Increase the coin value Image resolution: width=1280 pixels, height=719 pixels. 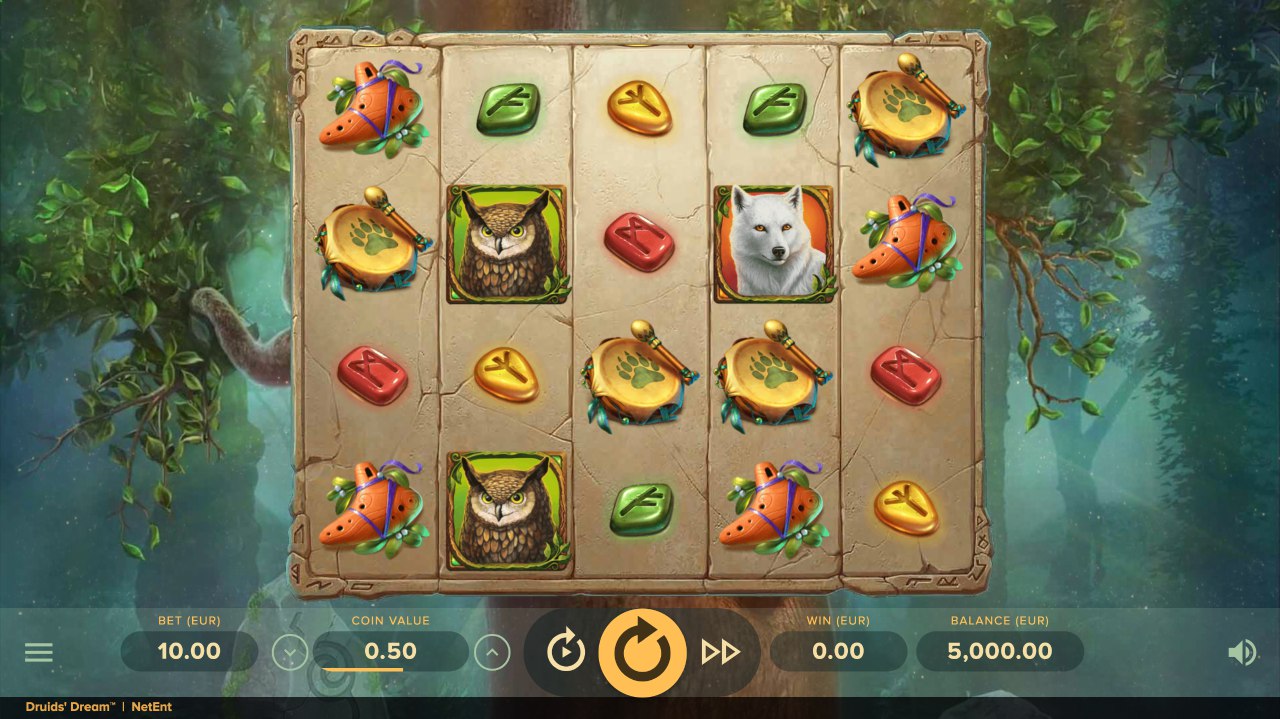coord(492,653)
